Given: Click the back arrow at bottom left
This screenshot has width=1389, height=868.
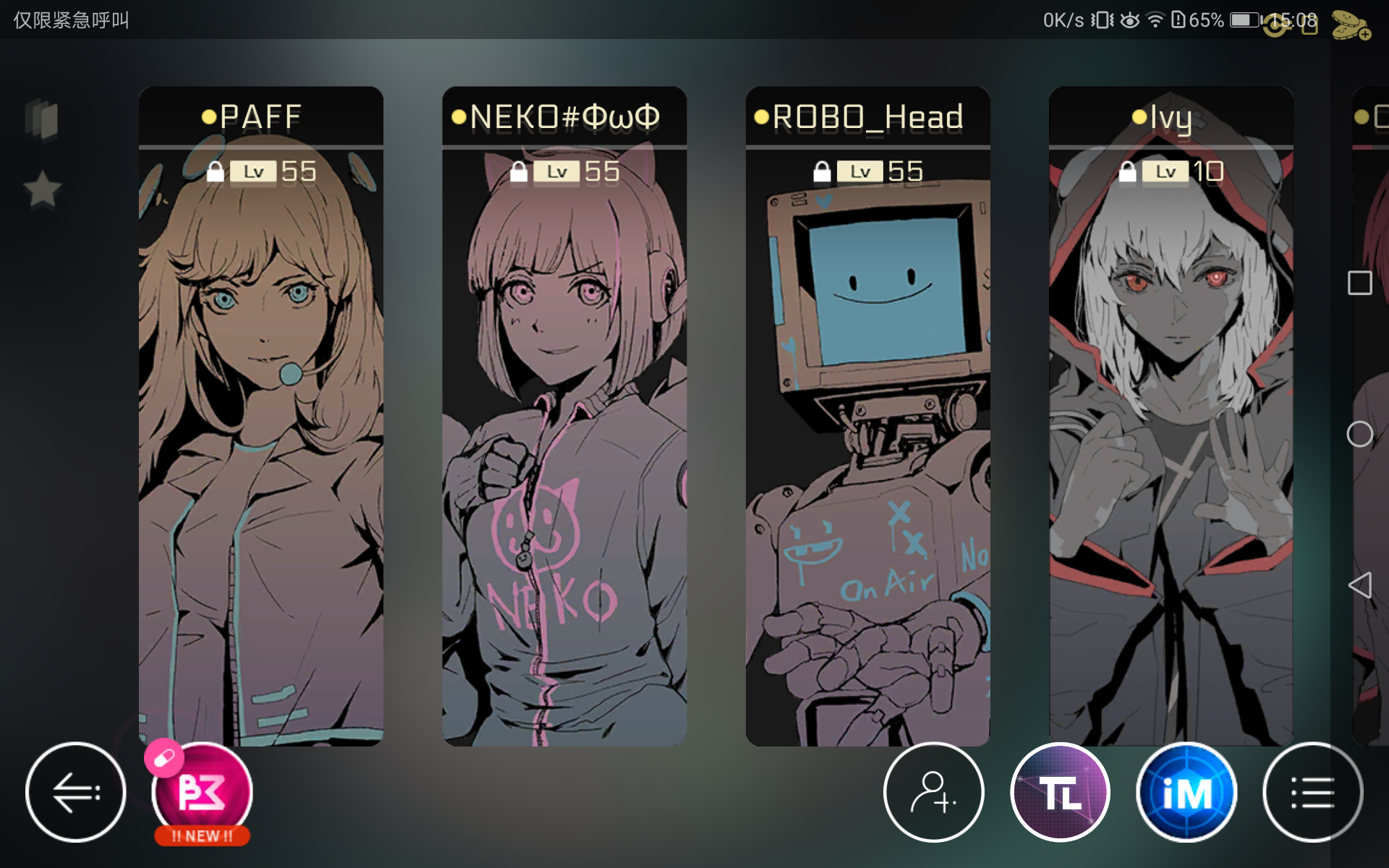Looking at the screenshot, I should pyautogui.click(x=75, y=792).
